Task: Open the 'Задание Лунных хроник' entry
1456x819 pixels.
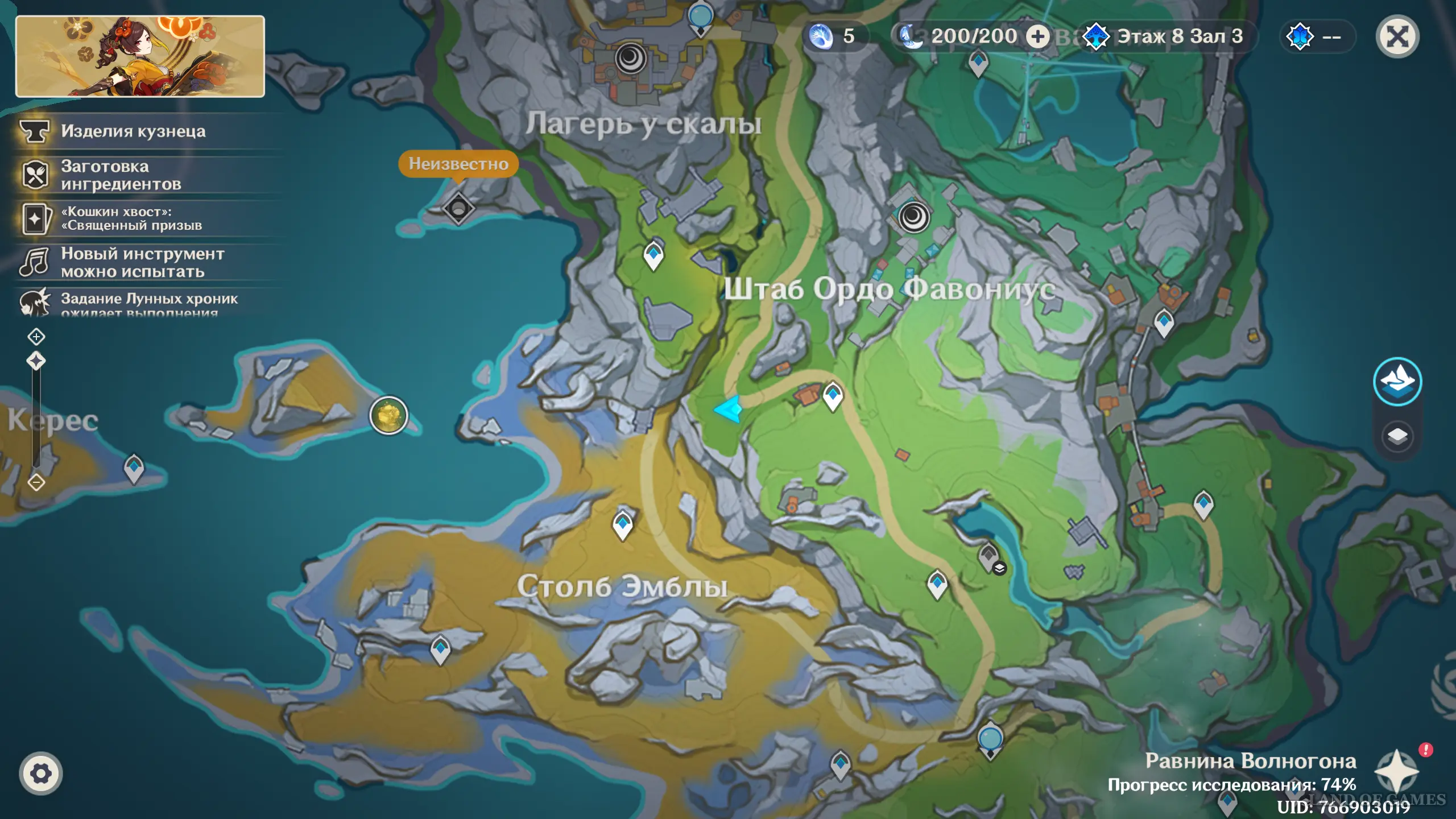Action: (x=149, y=301)
